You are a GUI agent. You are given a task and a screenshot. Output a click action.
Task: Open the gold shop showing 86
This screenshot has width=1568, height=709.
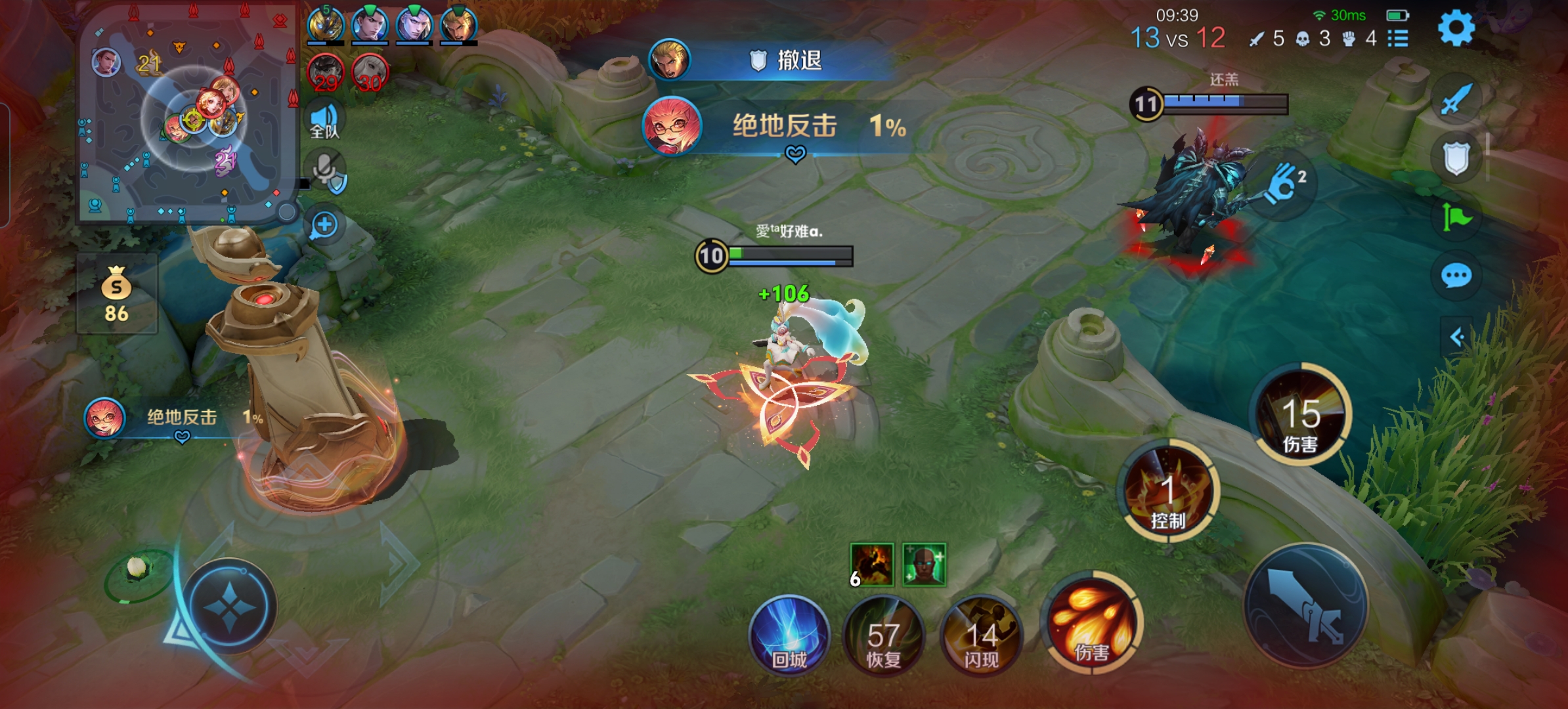point(116,294)
